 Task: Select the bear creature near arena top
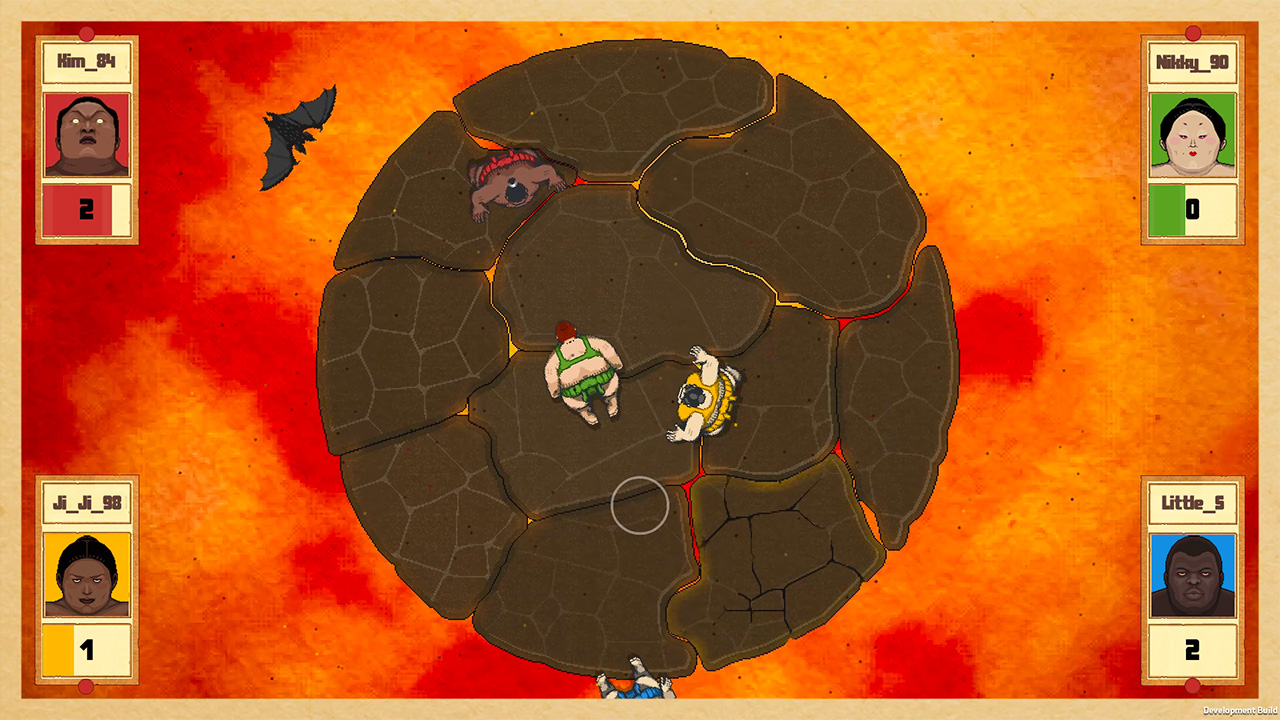coord(515,185)
